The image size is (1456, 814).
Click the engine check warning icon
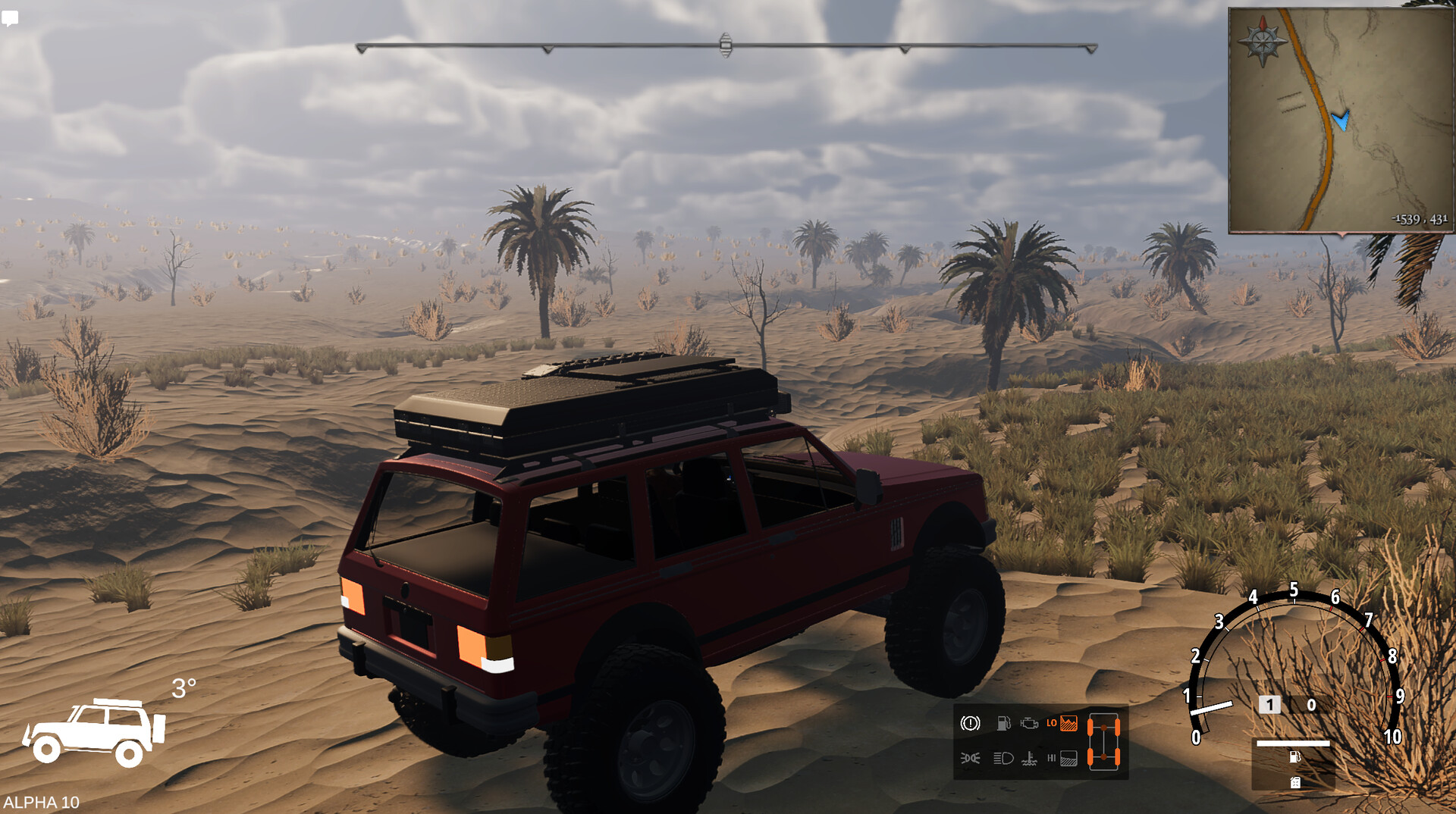[1029, 723]
